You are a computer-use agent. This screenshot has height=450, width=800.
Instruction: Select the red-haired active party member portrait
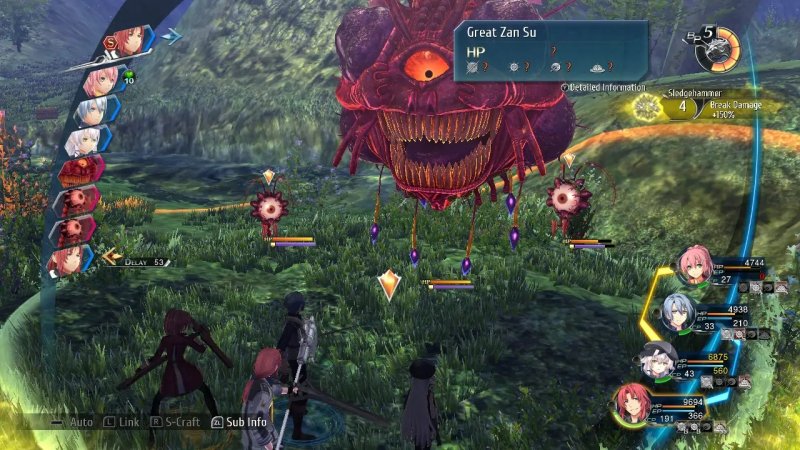[x=634, y=402]
